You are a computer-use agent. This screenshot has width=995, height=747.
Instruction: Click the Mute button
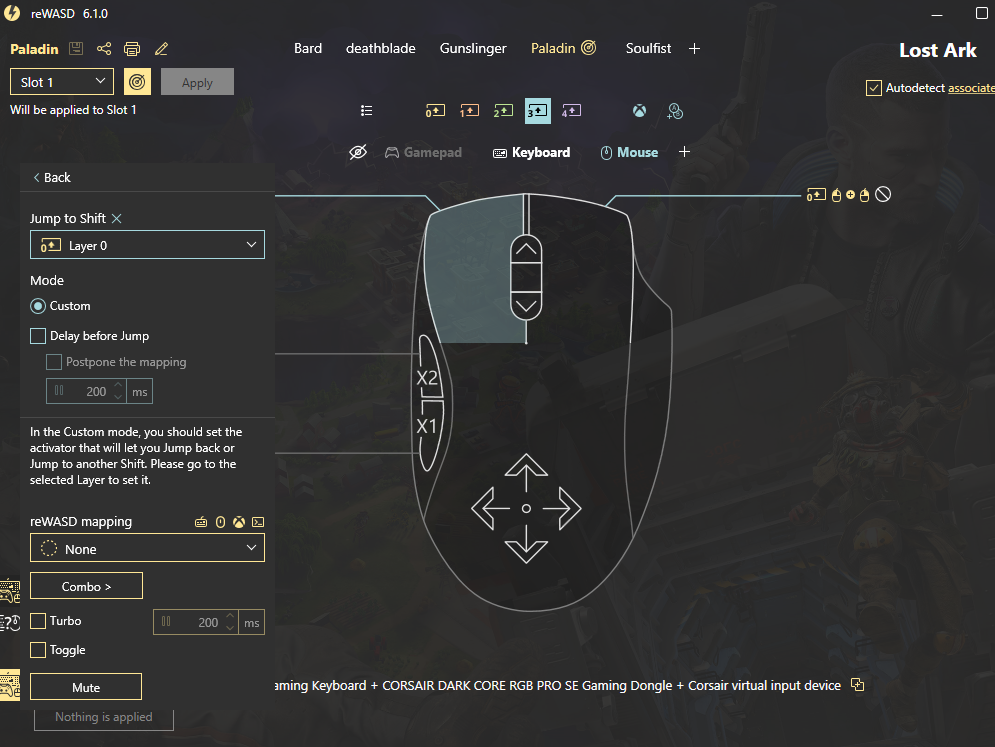pyautogui.click(x=86, y=687)
